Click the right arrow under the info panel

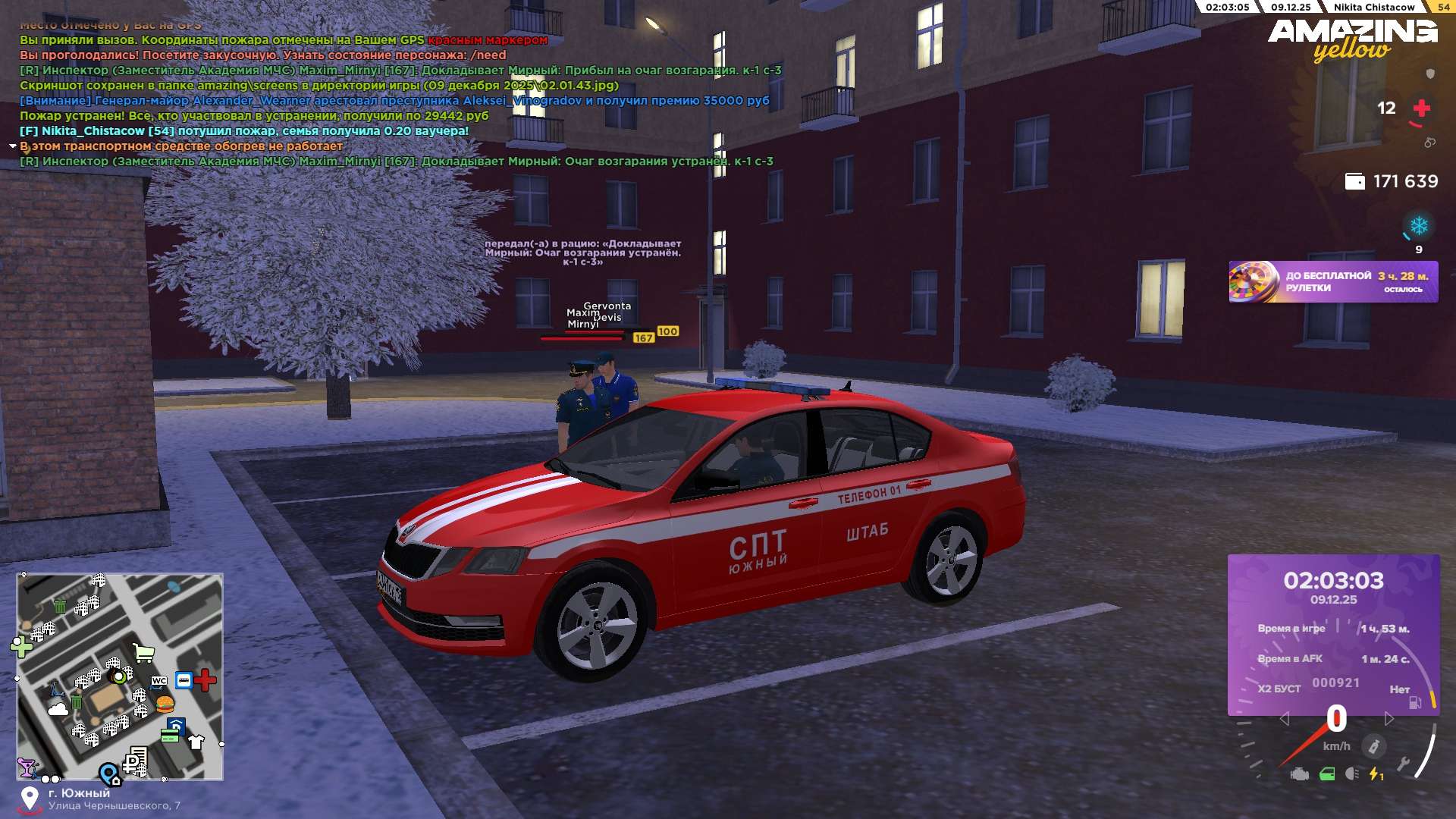point(1389,718)
